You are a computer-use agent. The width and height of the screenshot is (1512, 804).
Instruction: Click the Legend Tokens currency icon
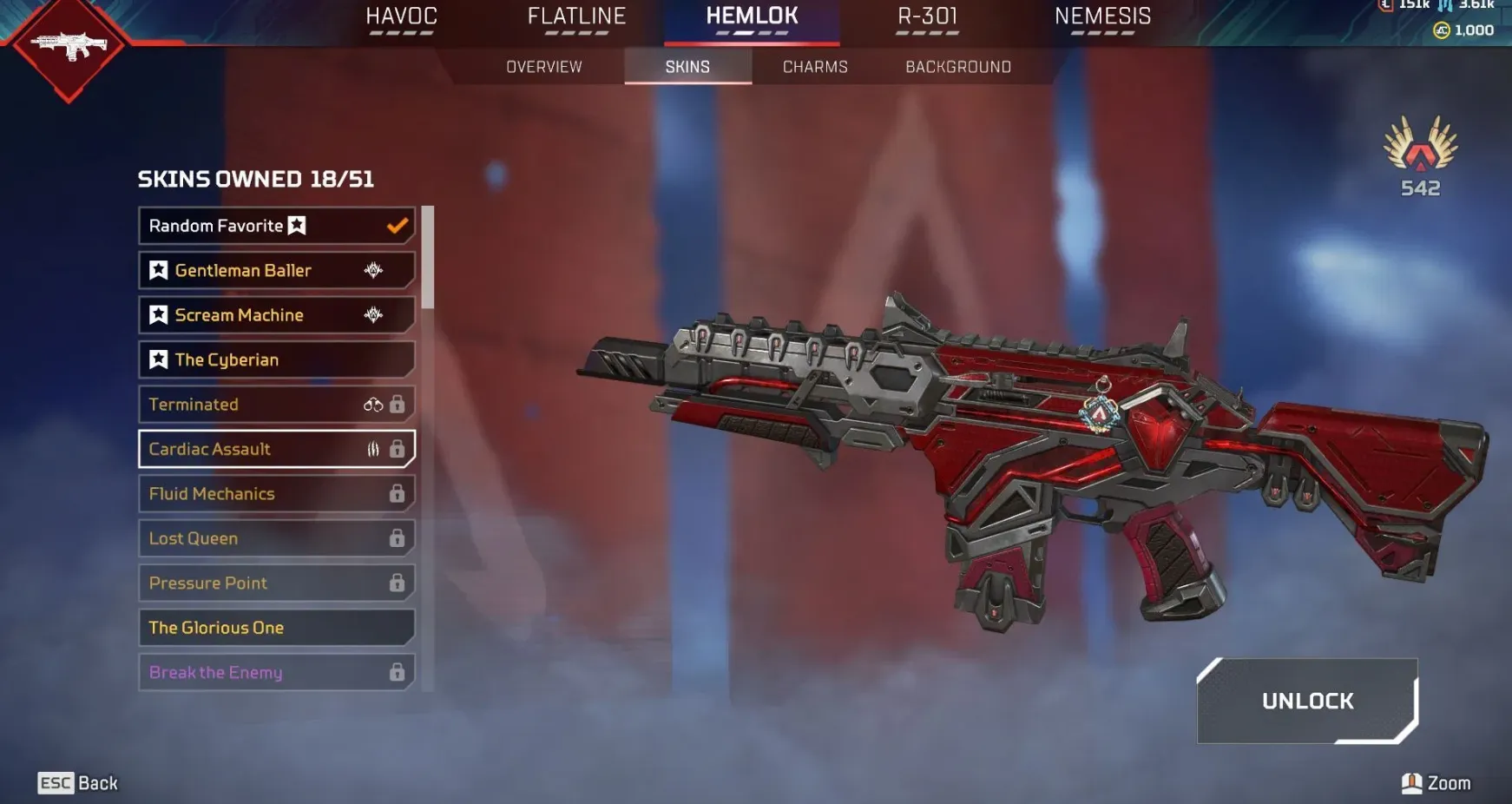(1387, 6)
